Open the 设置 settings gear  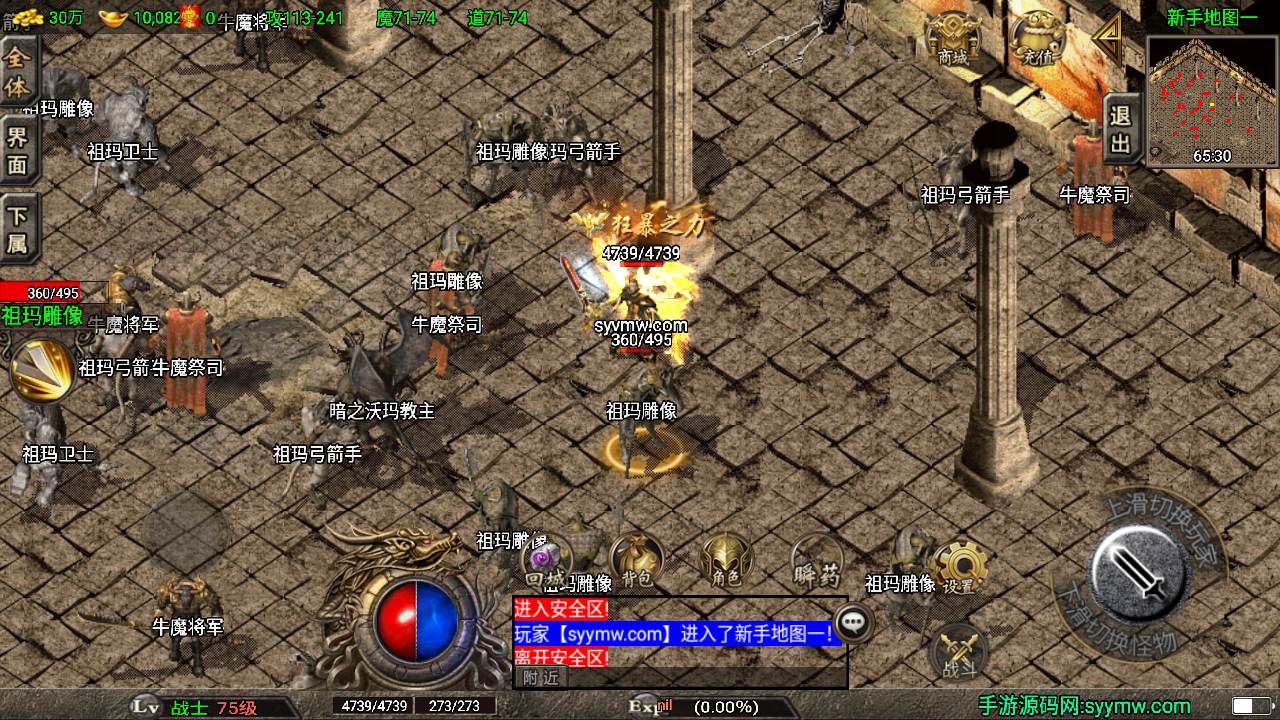point(959,568)
